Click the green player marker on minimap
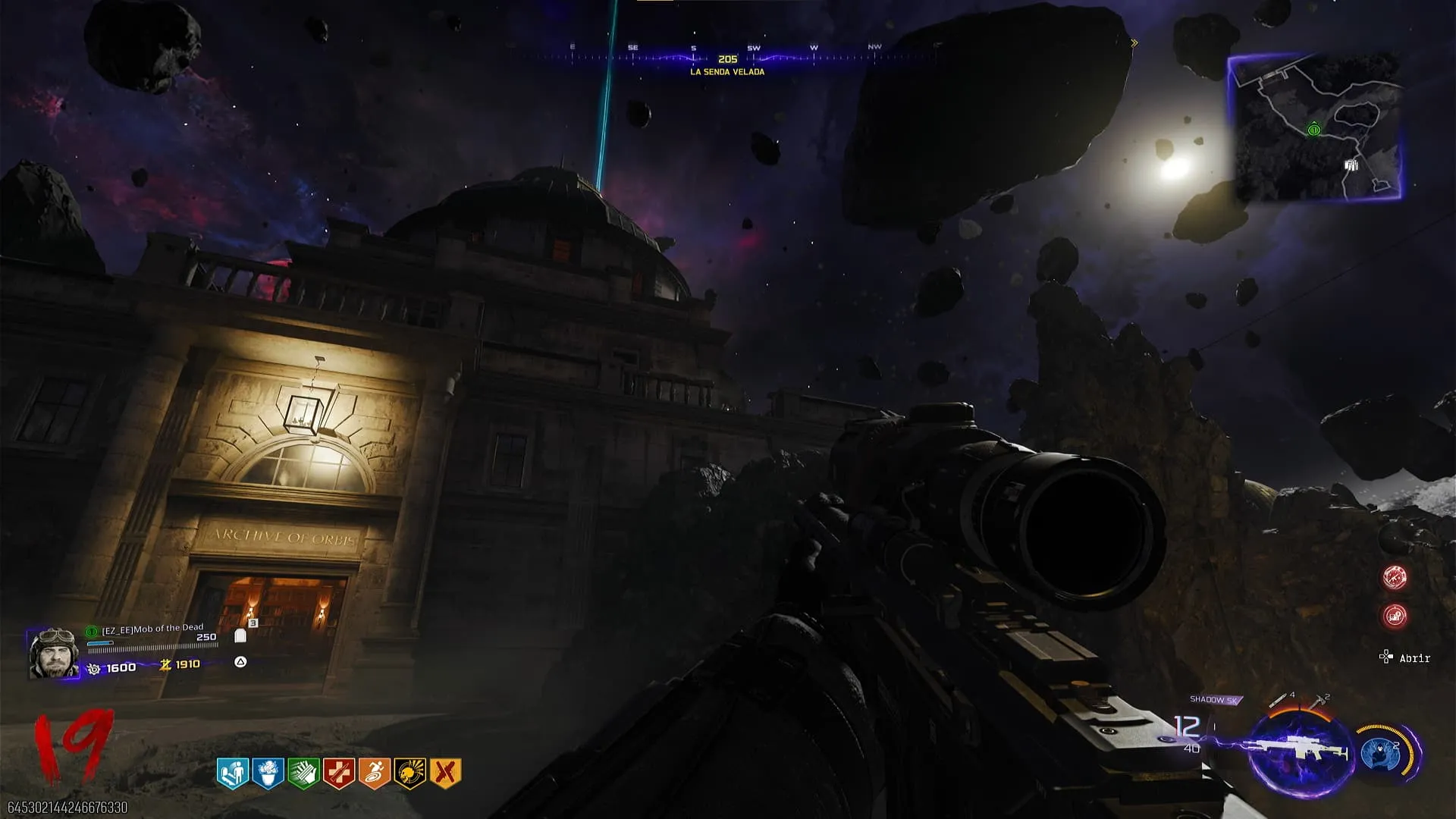 pos(1313,130)
